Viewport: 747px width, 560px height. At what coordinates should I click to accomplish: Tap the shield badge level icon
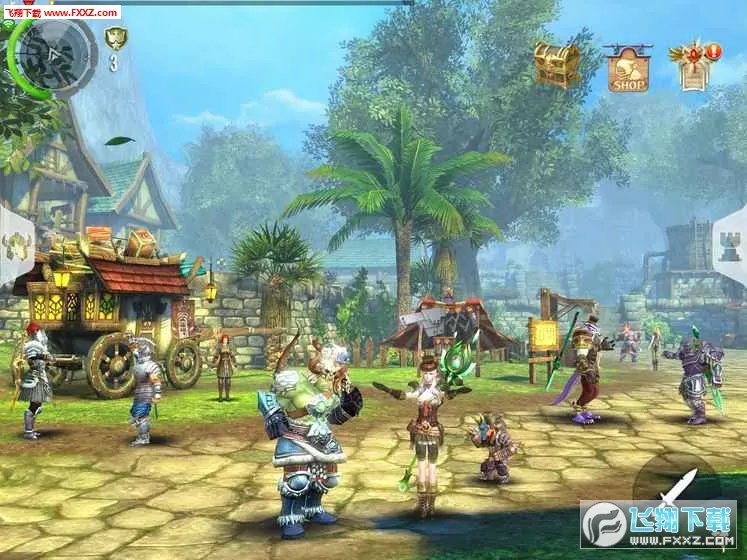(x=115, y=40)
